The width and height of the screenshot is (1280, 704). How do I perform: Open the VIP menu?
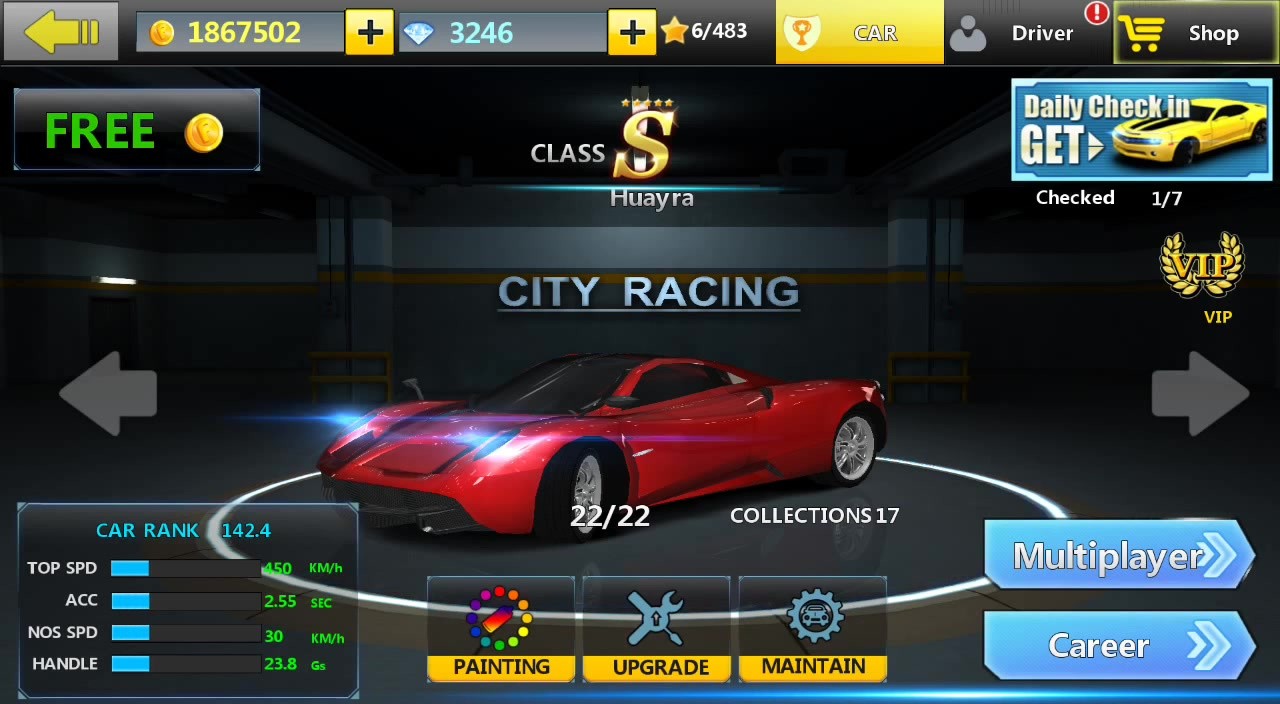coord(1202,277)
